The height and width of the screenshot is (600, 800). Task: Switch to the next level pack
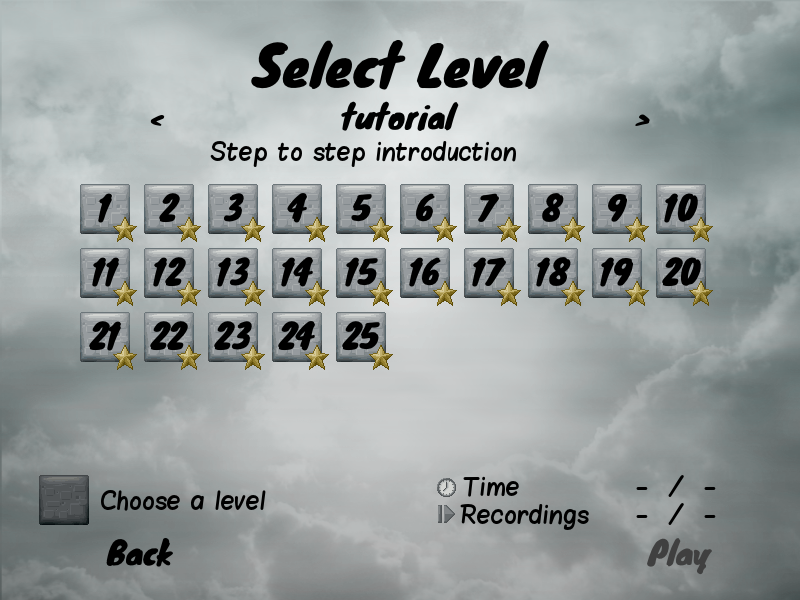(642, 121)
